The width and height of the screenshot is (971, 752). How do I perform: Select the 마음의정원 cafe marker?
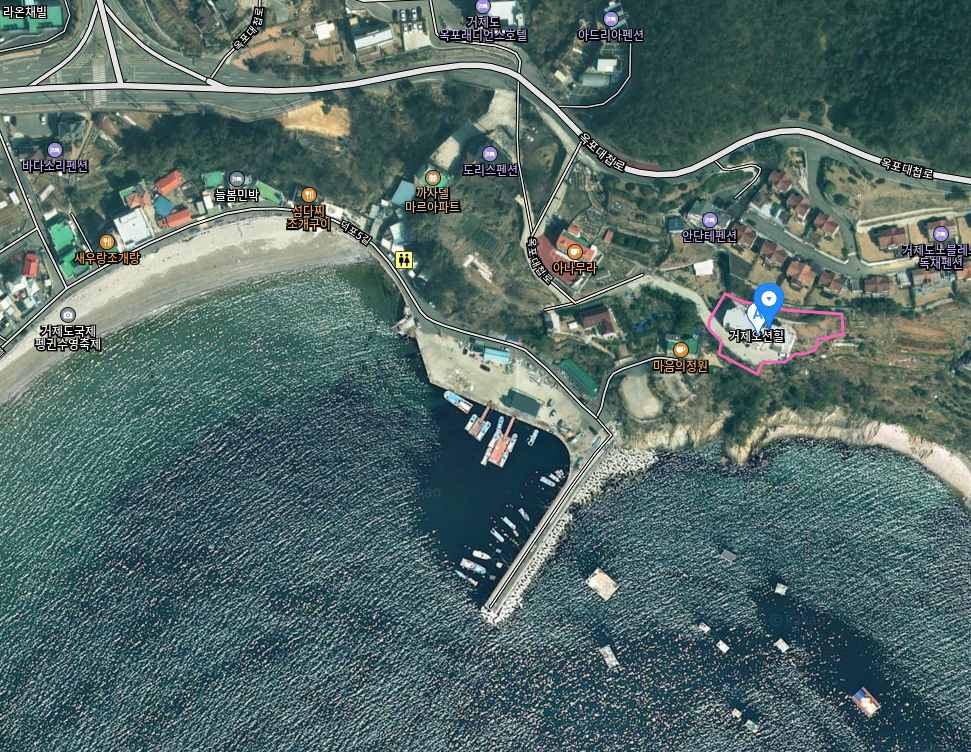[x=680, y=349]
